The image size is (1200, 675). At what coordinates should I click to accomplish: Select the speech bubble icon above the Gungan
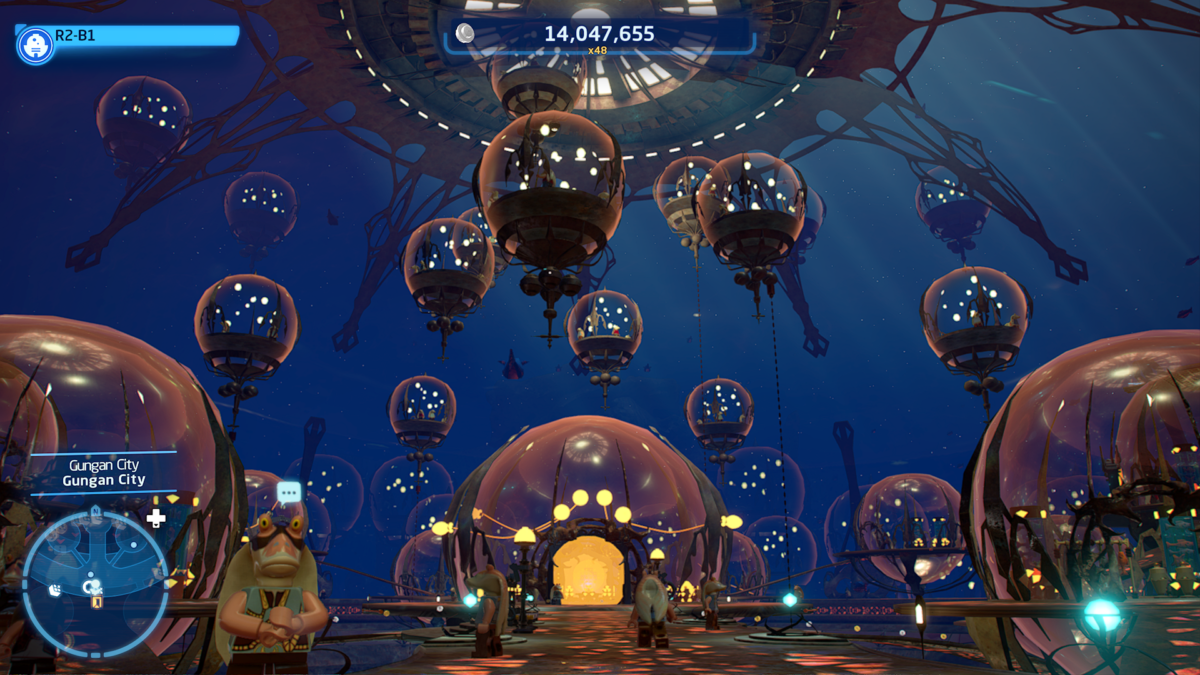289,492
